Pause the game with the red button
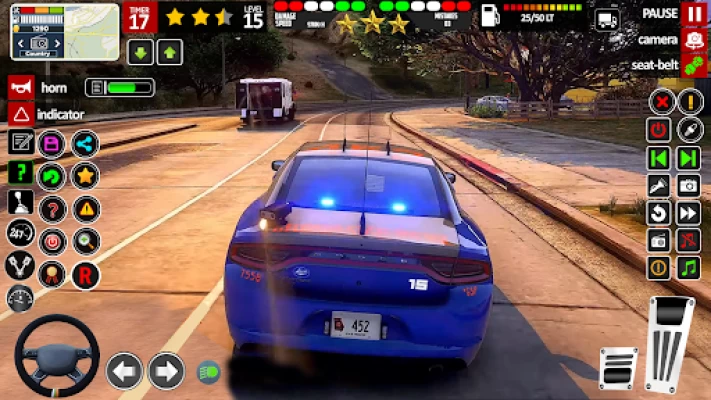The image size is (711, 400). (x=694, y=14)
